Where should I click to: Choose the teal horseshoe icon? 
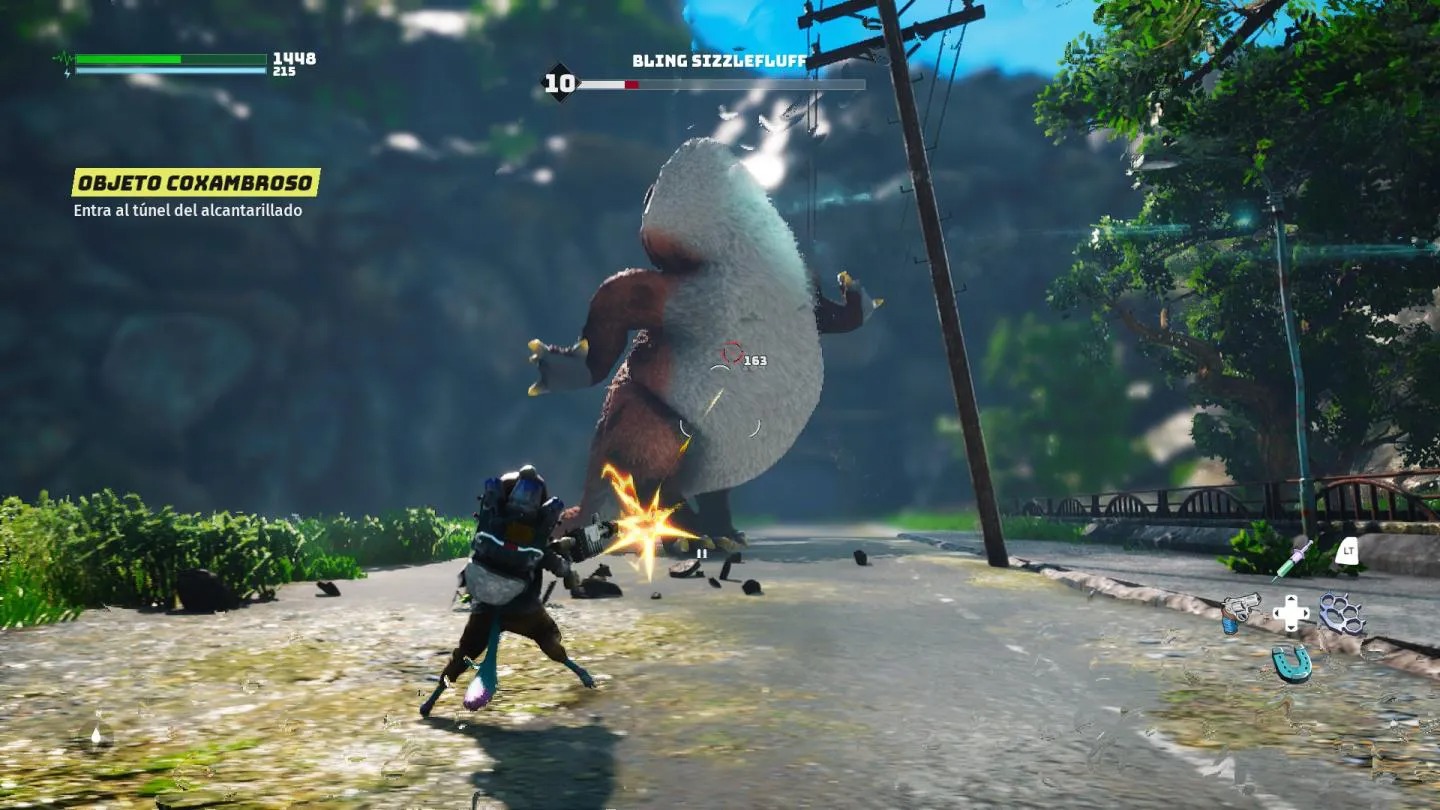click(x=1291, y=662)
